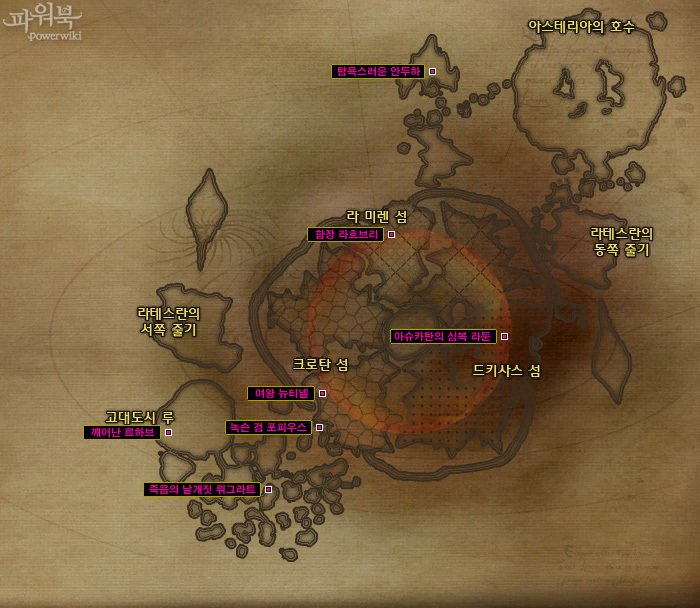The height and width of the screenshot is (608, 700).
Task: Click the 크로탄 섬 region label
Action: 320,365
